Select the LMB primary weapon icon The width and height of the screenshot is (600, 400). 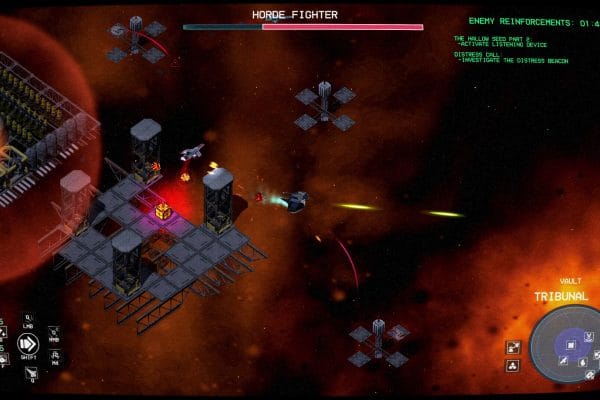tap(29, 321)
